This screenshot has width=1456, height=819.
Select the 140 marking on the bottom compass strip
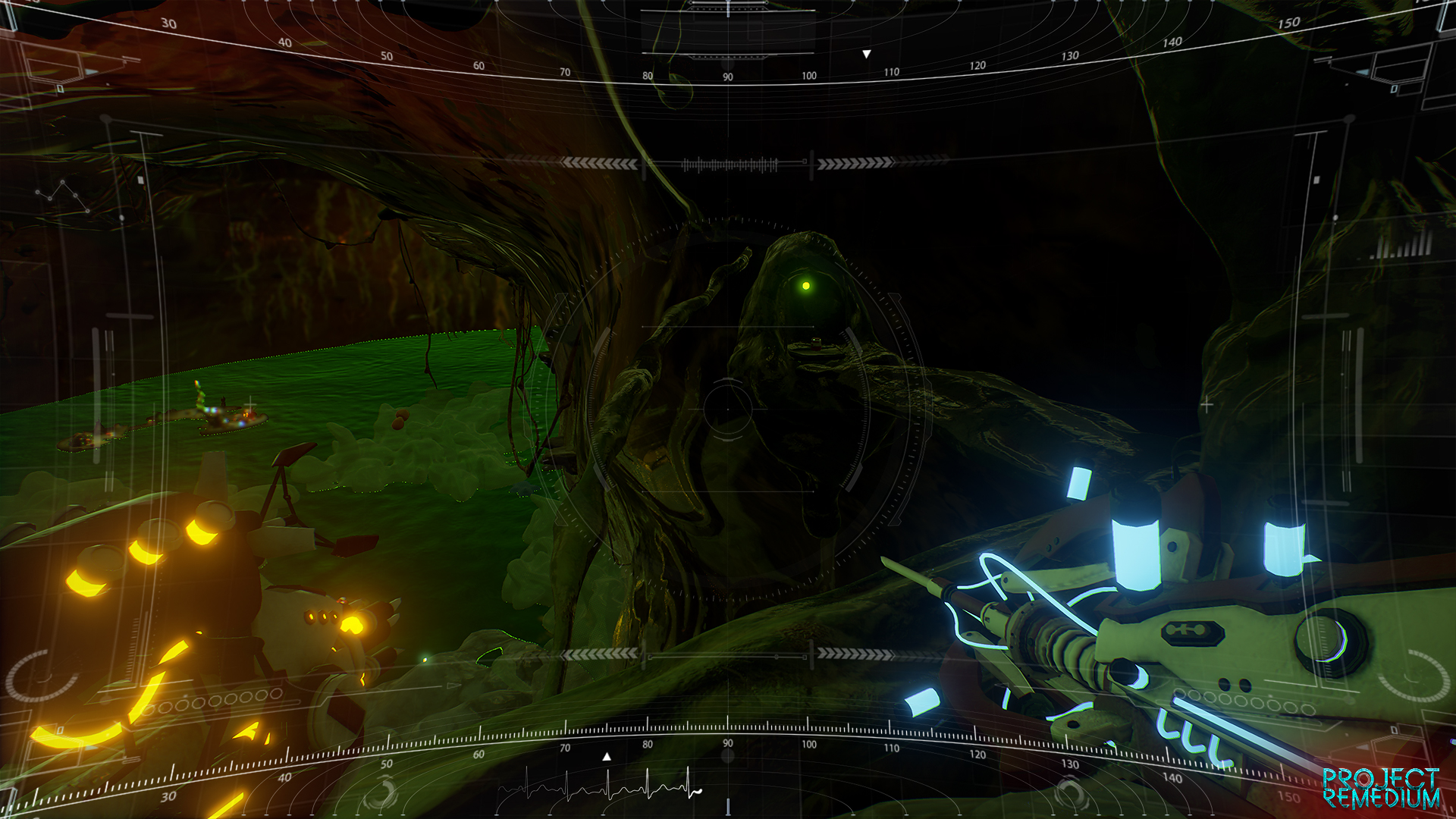[1172, 777]
